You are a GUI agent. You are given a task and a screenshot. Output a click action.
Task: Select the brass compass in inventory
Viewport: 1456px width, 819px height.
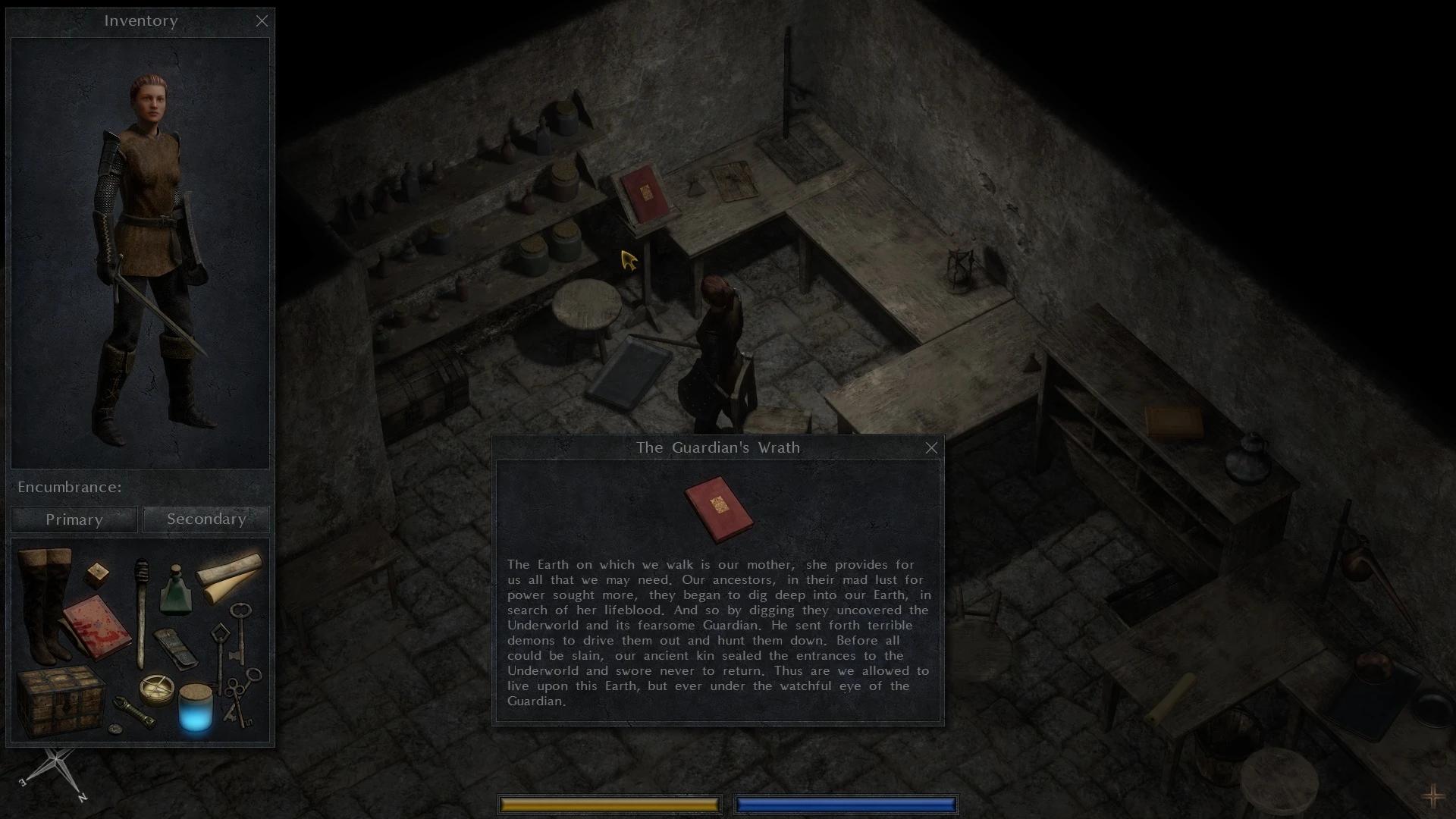pyautogui.click(x=156, y=689)
